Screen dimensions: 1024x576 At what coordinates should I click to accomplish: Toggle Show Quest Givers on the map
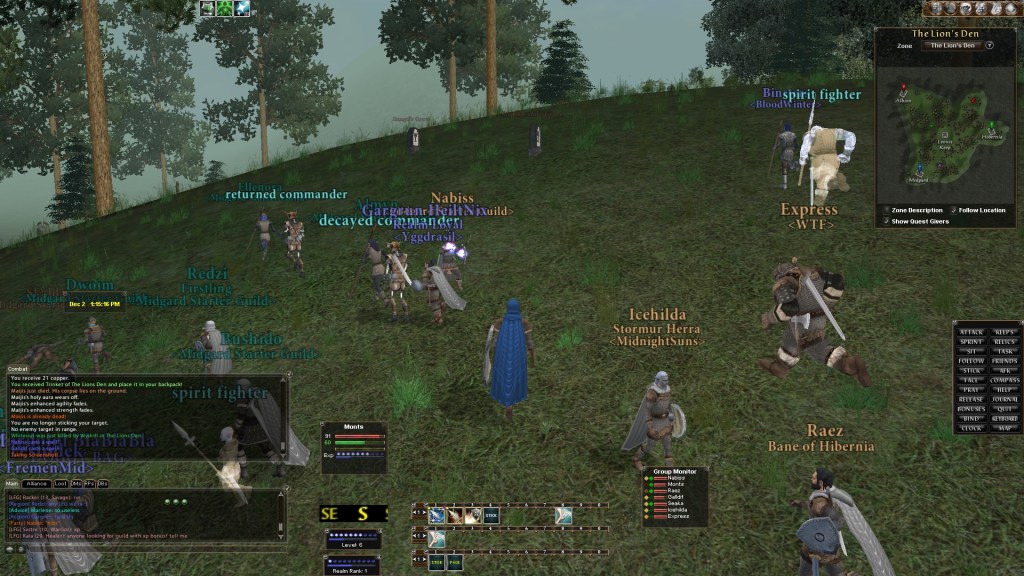[x=886, y=221]
